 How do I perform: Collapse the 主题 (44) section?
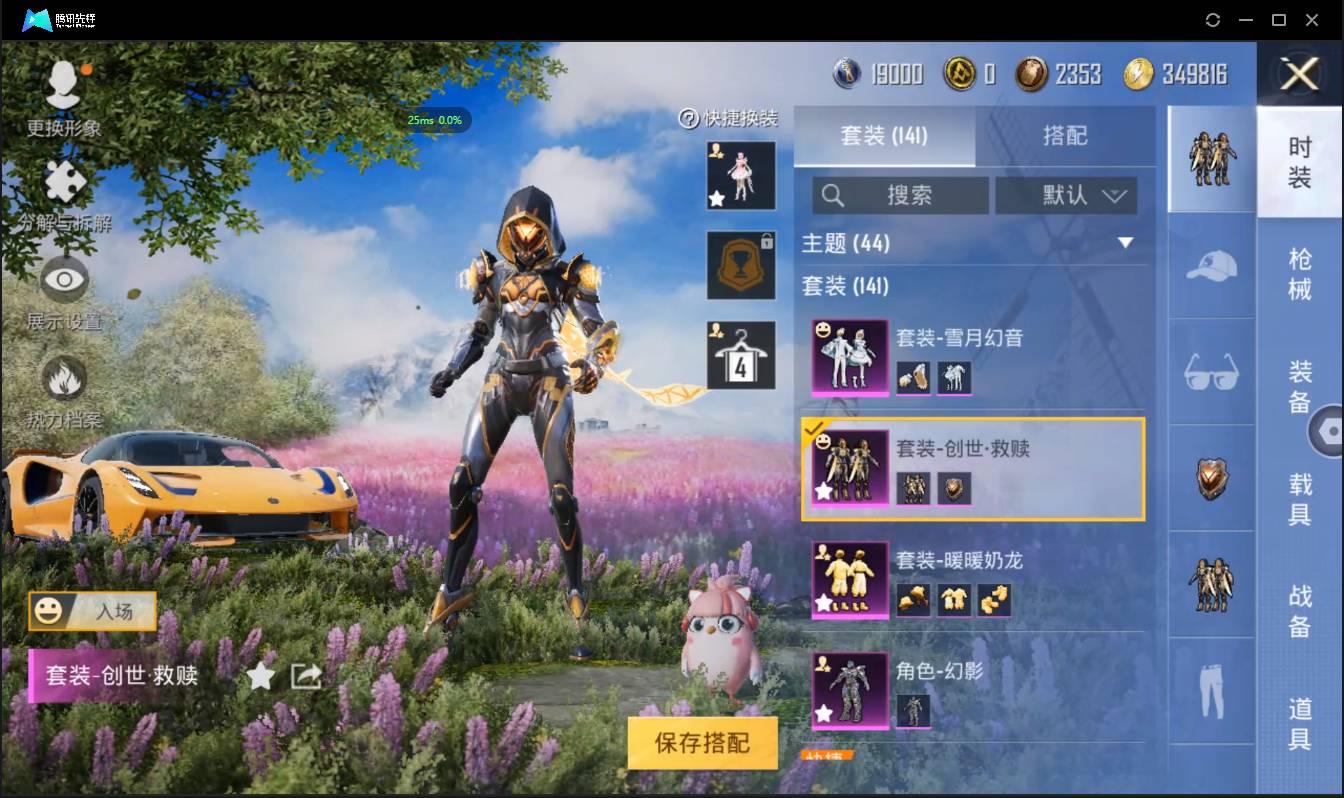pyautogui.click(x=1128, y=242)
